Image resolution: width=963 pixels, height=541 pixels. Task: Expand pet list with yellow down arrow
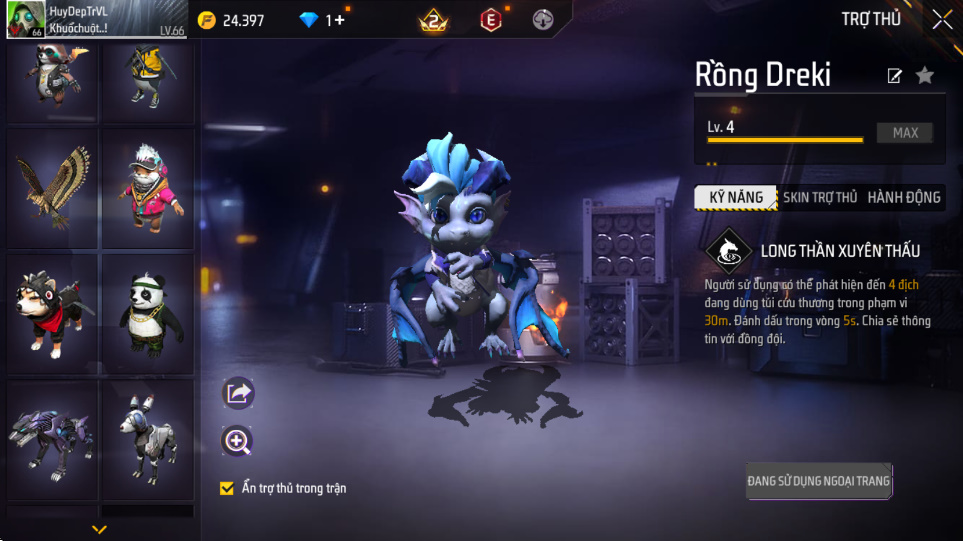(98, 529)
